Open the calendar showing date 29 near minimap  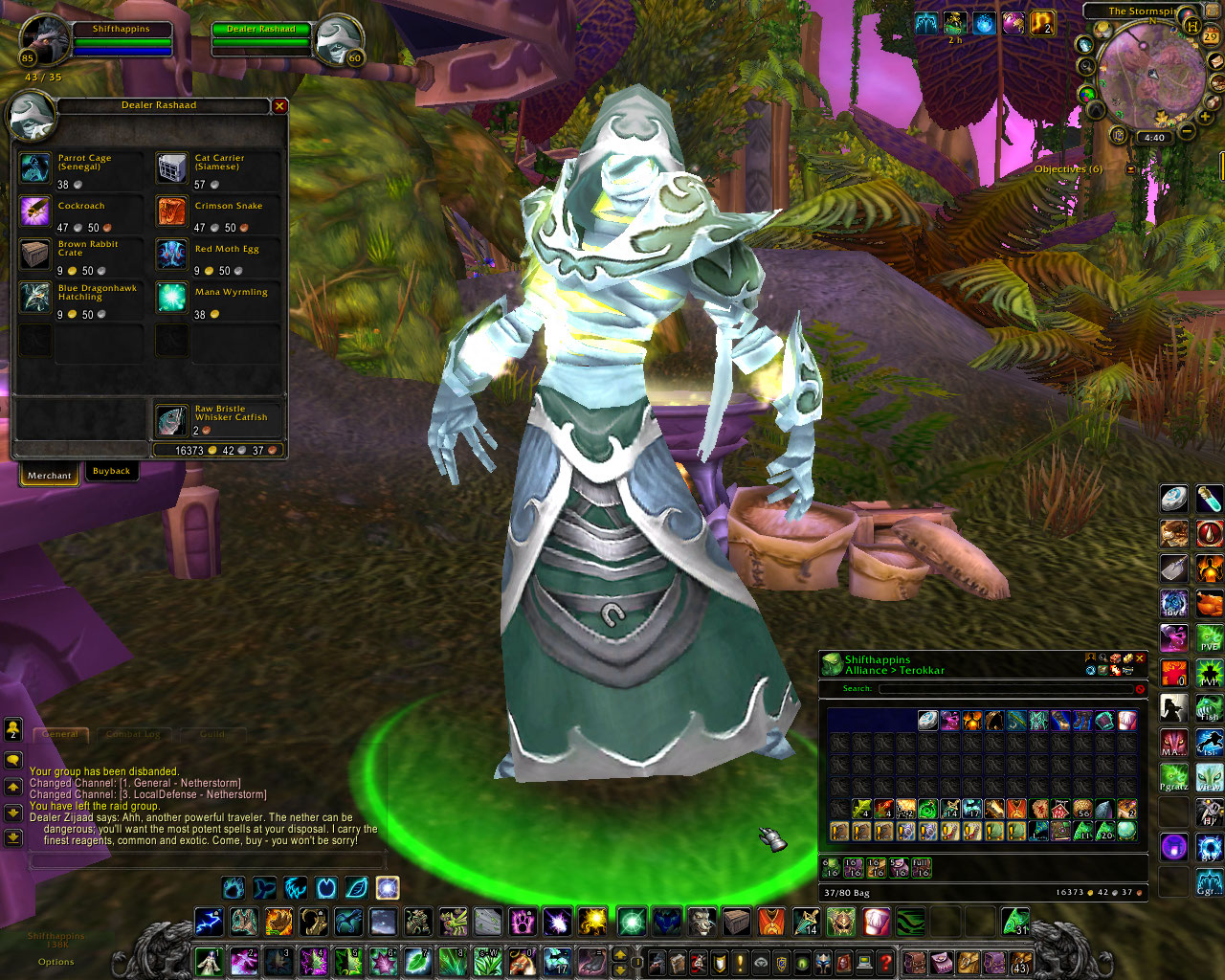1210,36
